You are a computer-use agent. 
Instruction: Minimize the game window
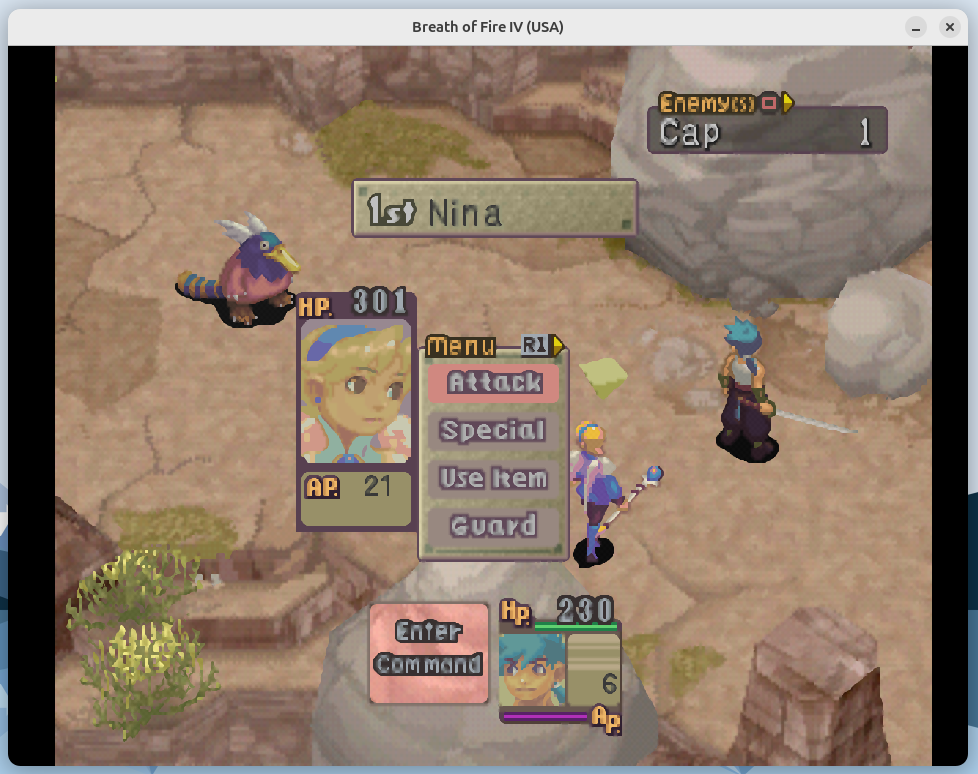click(916, 27)
